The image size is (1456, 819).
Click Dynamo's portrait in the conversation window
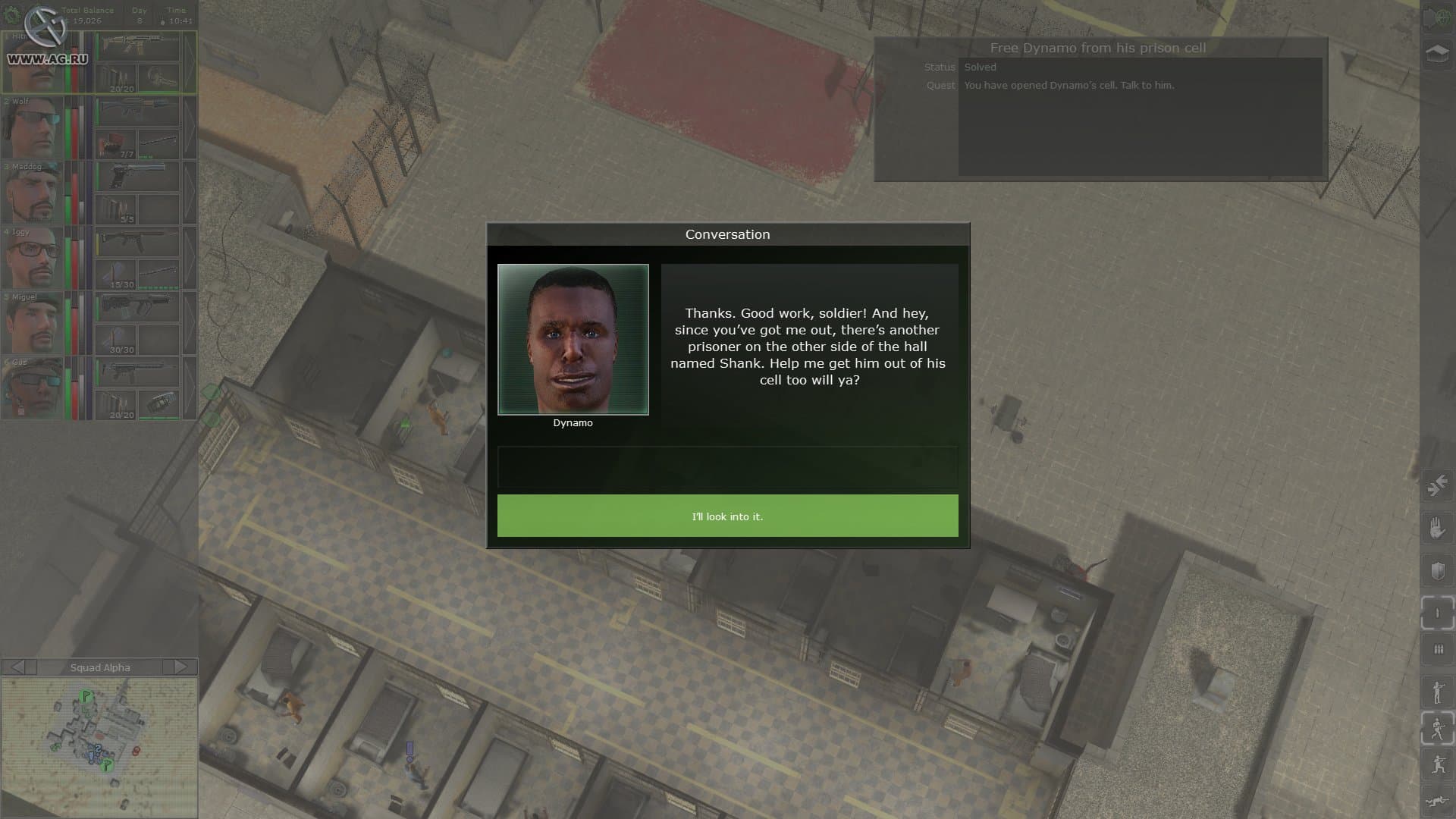tap(573, 340)
